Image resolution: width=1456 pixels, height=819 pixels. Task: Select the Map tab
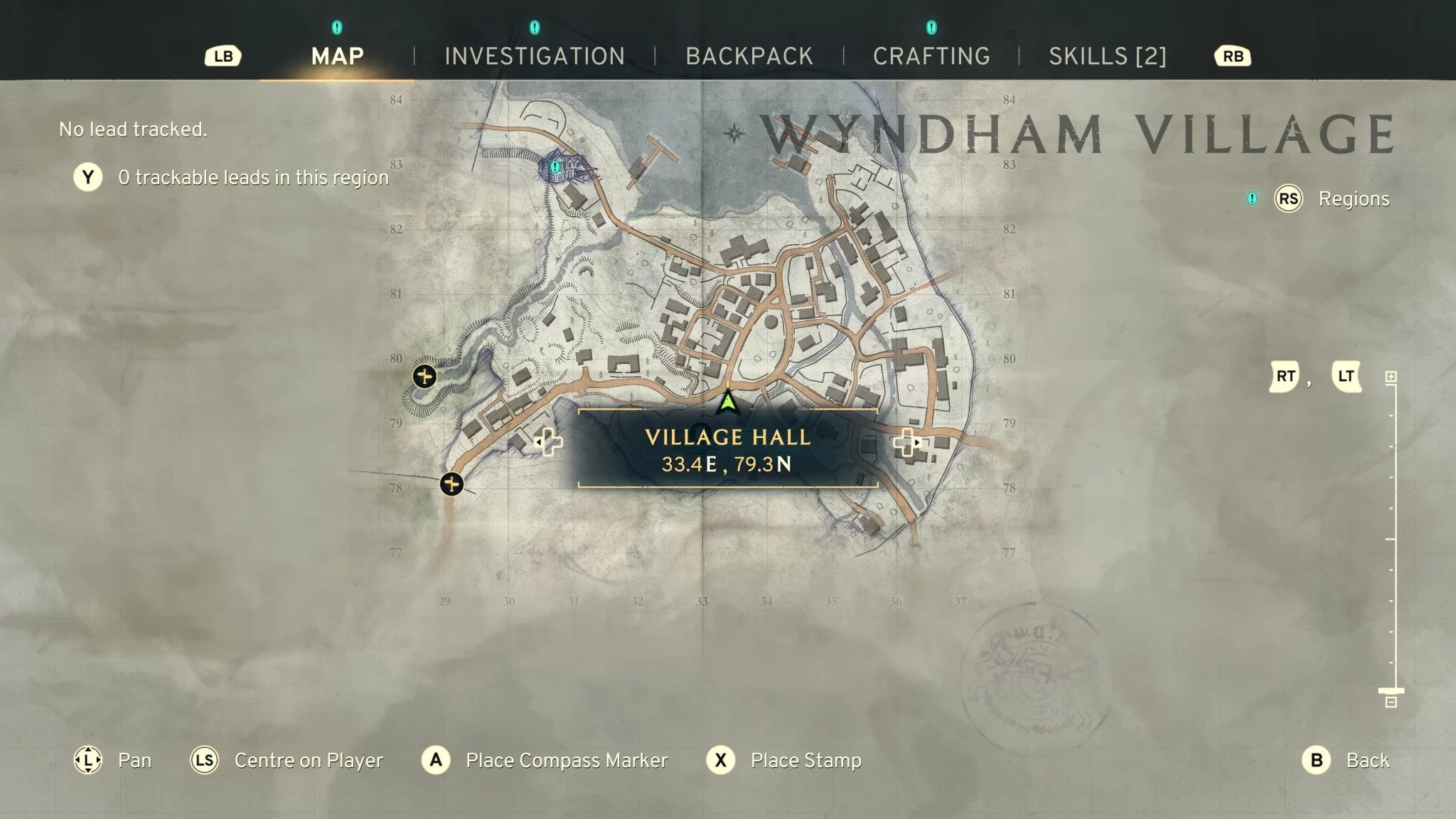tap(338, 56)
